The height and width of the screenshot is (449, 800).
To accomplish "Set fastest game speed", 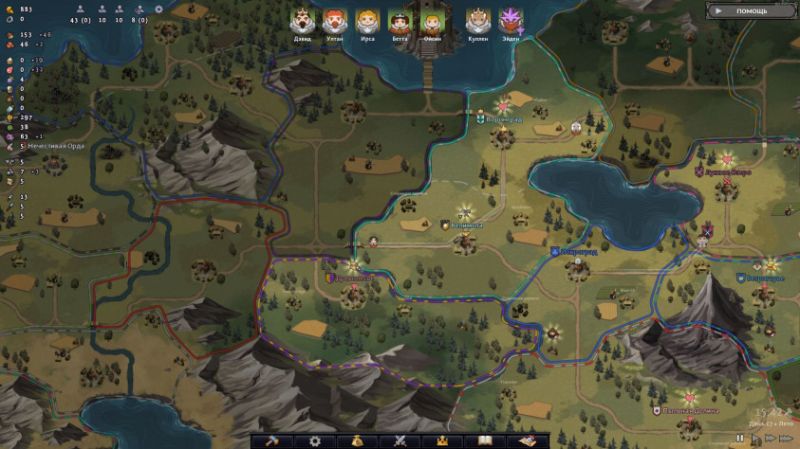I will click(x=786, y=438).
